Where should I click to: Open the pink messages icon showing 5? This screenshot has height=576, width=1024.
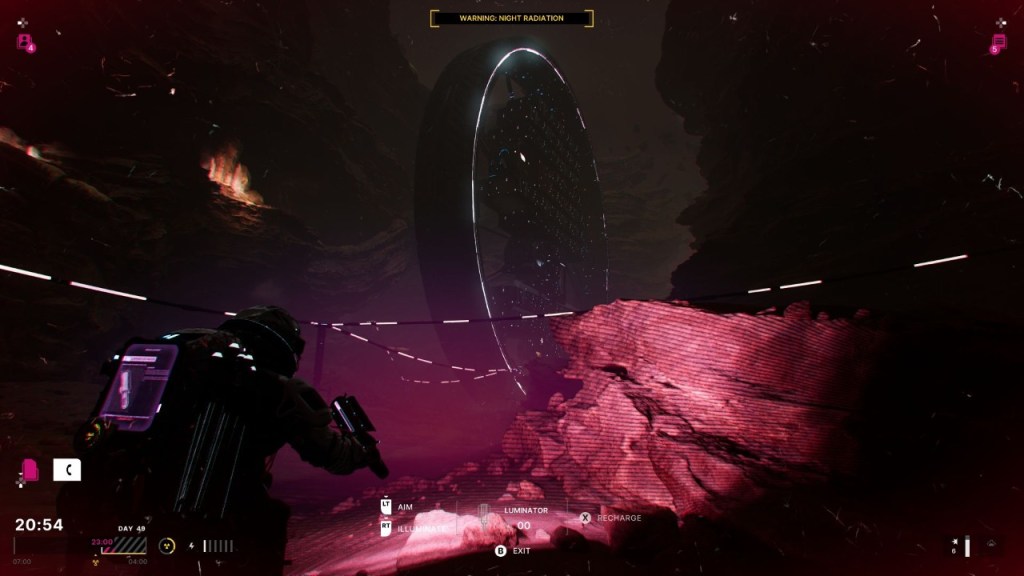[x=998, y=42]
